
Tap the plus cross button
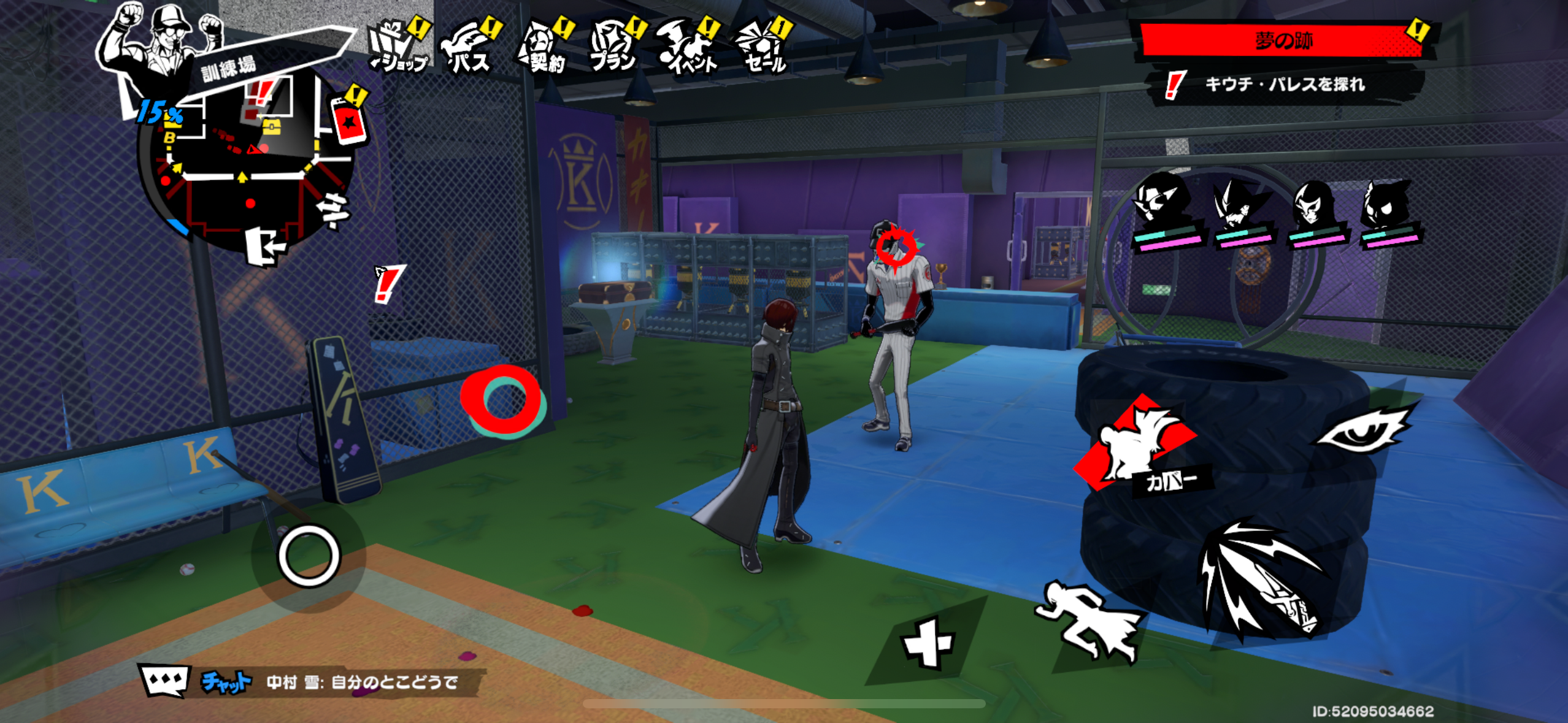click(927, 644)
